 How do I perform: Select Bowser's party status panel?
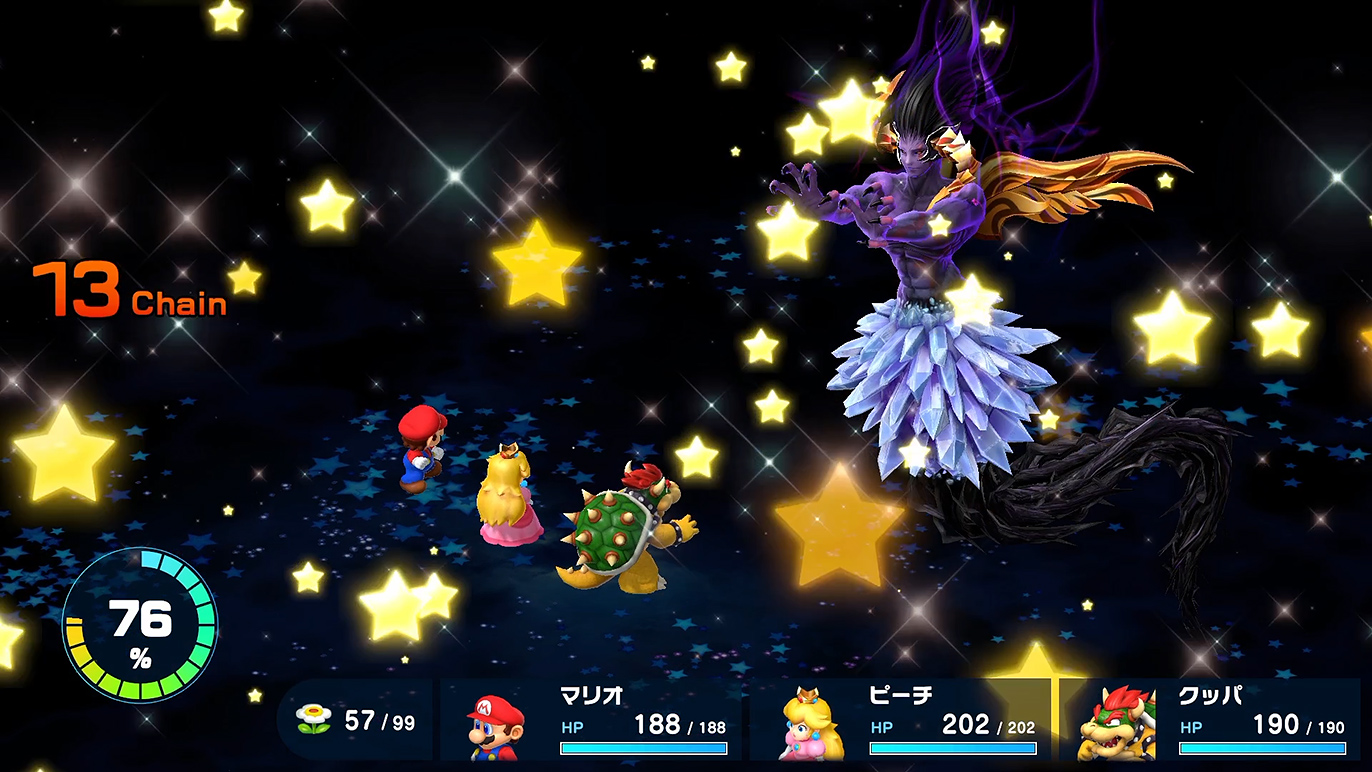coord(1210,720)
